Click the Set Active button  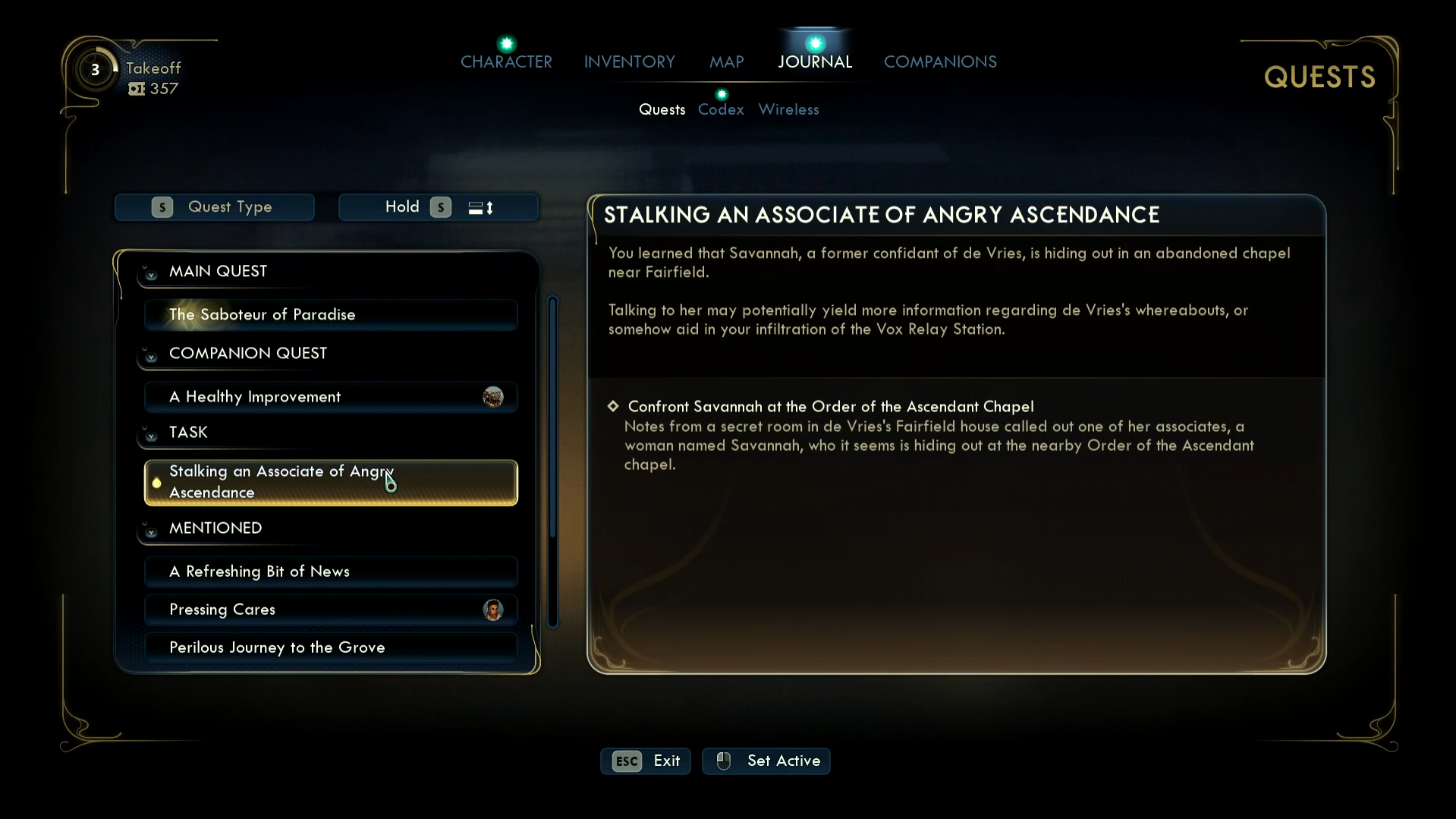(x=766, y=761)
